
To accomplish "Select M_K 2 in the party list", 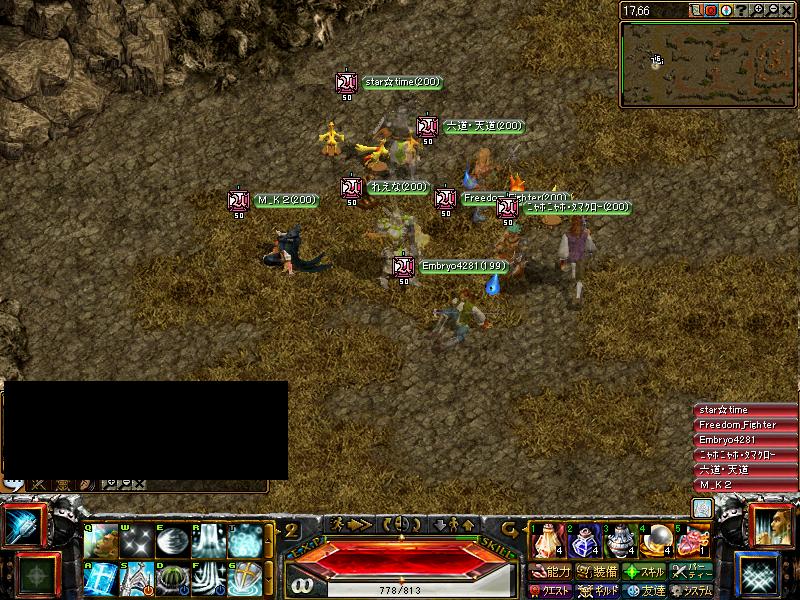I will tap(738, 485).
